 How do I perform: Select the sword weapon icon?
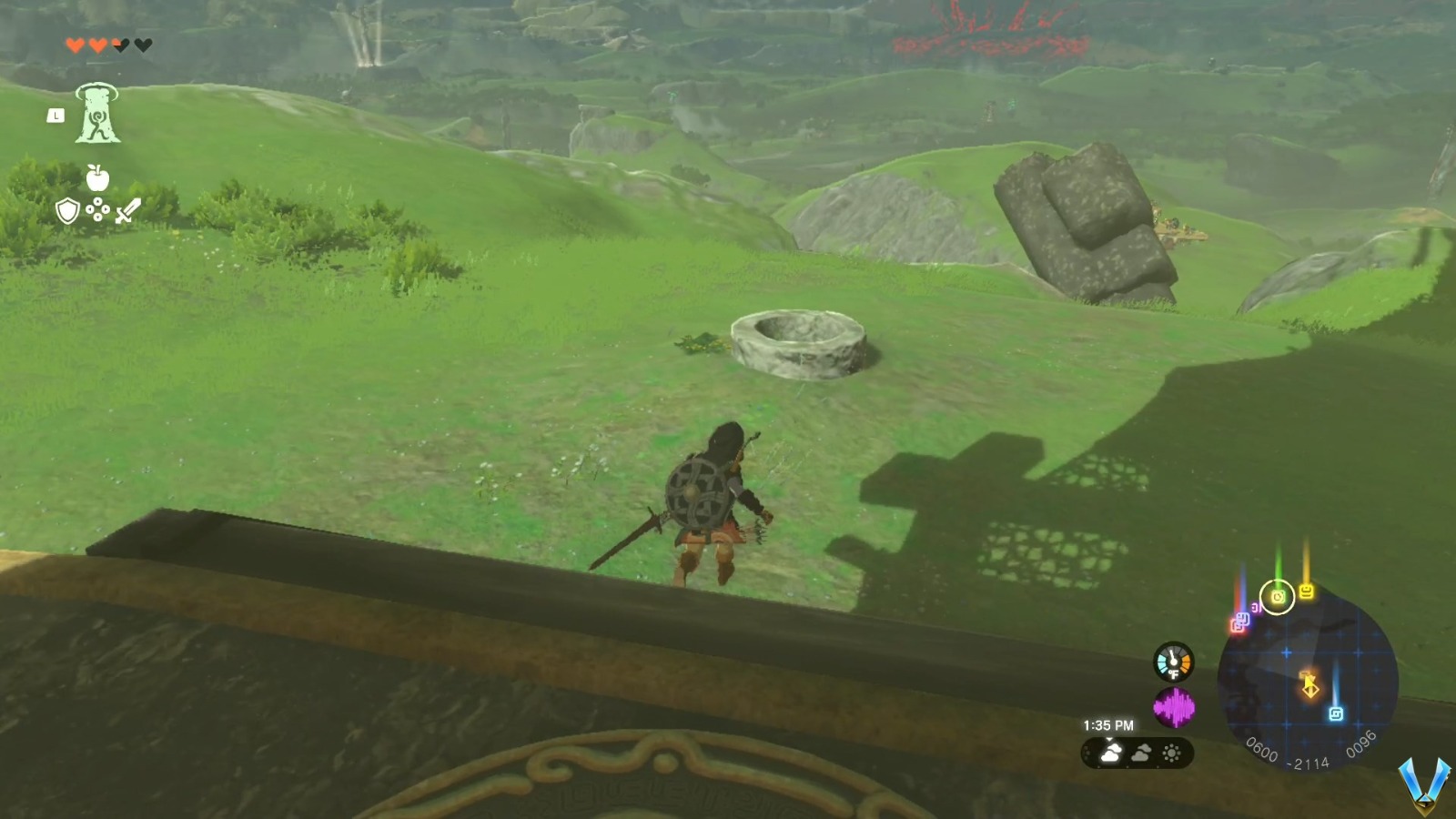pyautogui.click(x=127, y=211)
